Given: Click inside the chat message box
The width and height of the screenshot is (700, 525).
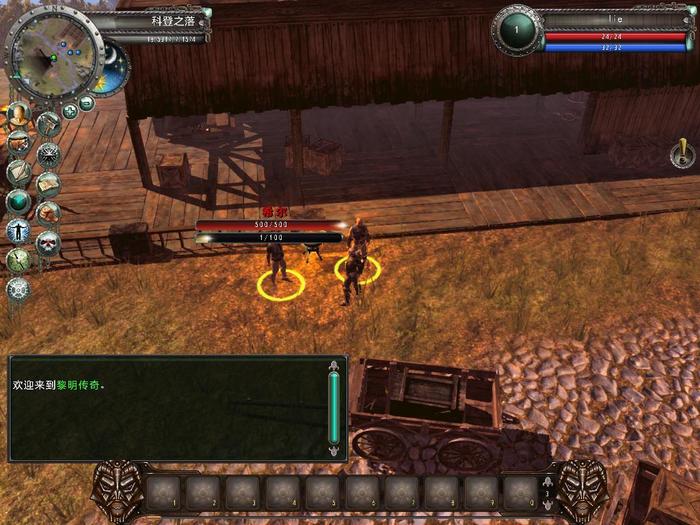Looking at the screenshot, I should point(165,408).
